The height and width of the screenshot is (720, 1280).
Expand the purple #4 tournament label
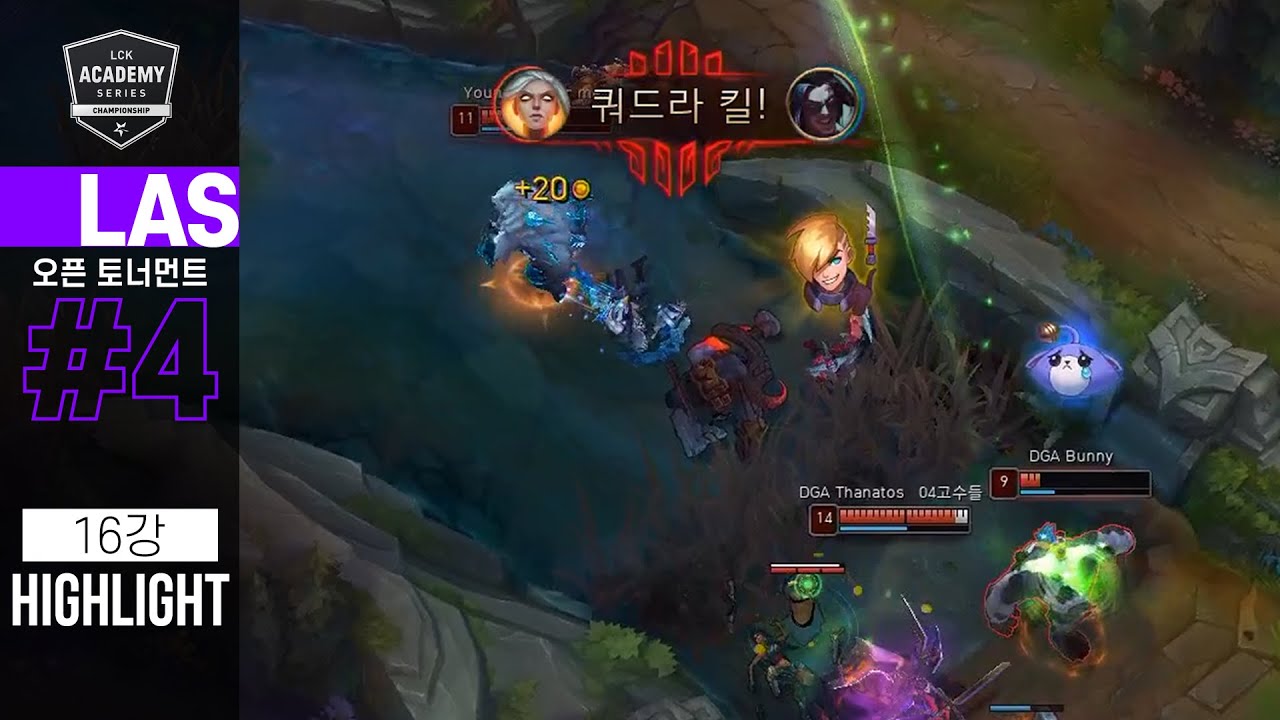pos(120,355)
